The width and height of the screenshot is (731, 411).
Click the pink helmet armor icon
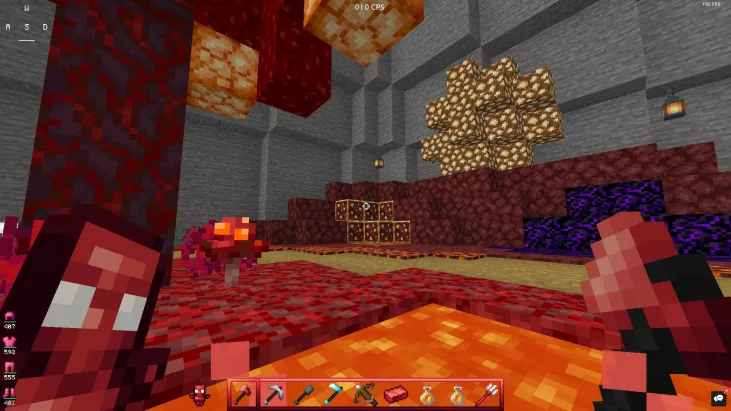[10, 316]
